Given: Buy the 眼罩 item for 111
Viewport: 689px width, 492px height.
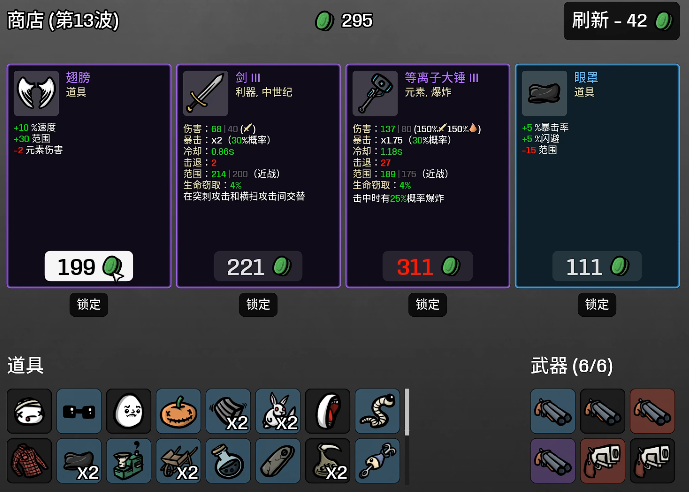Looking at the screenshot, I should pyautogui.click(x=597, y=267).
